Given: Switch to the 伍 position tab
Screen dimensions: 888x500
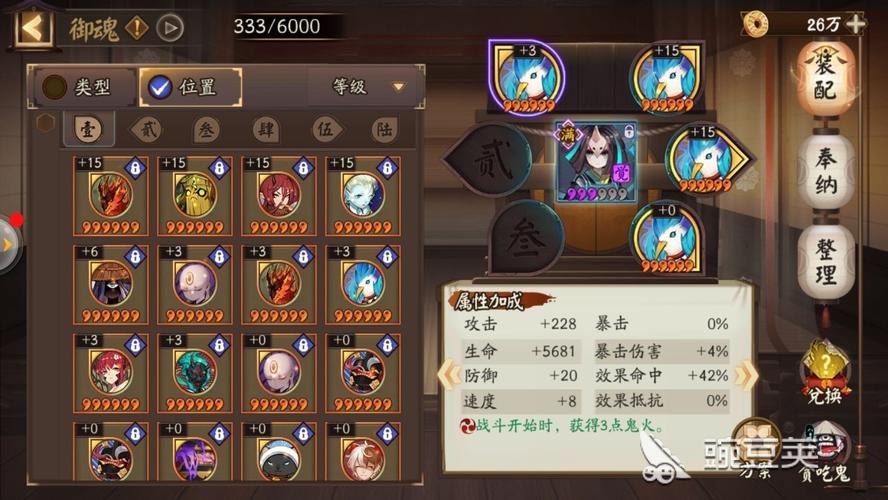Looking at the screenshot, I should point(324,129).
